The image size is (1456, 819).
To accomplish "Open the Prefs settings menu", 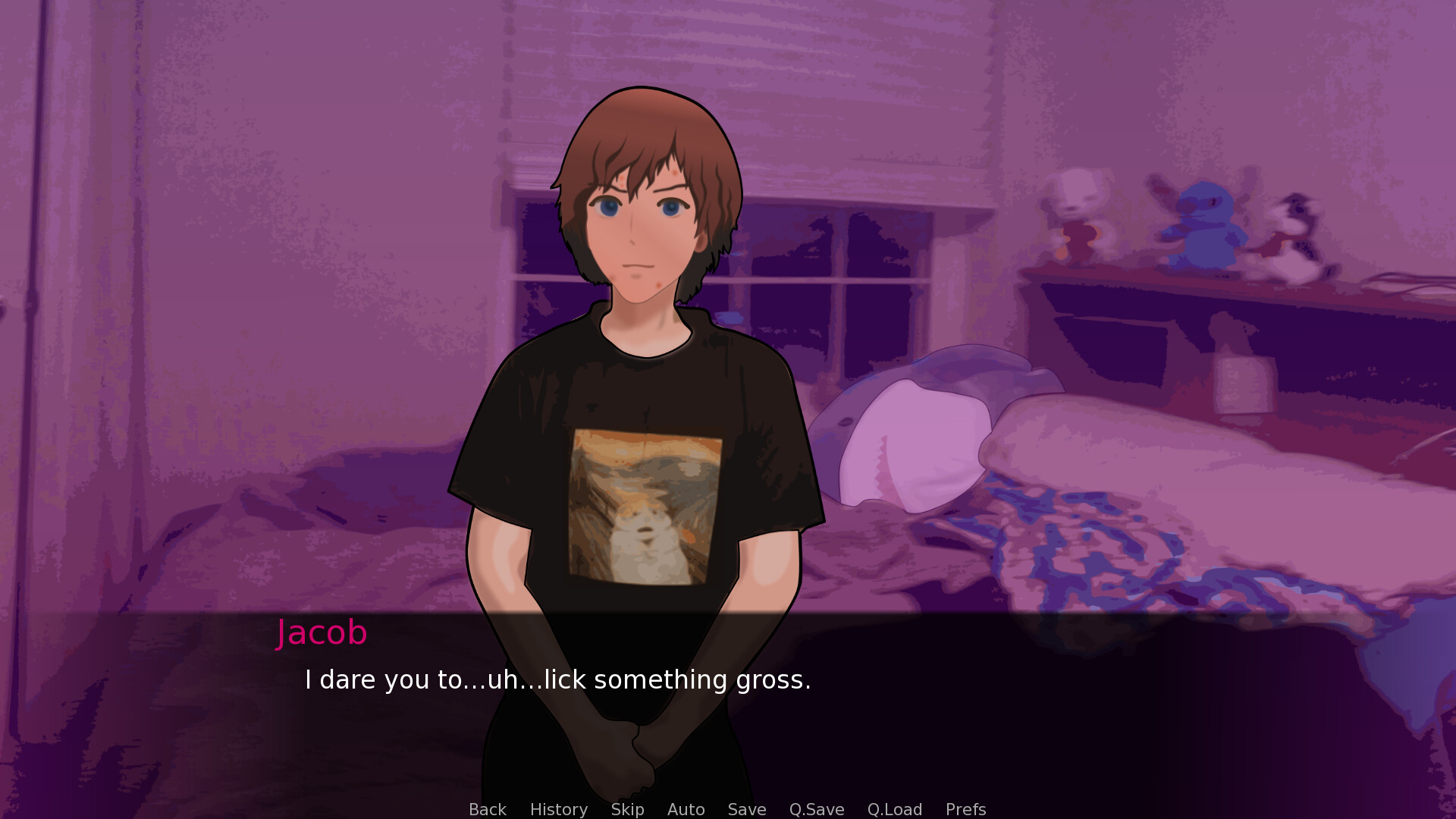I will click(x=965, y=809).
